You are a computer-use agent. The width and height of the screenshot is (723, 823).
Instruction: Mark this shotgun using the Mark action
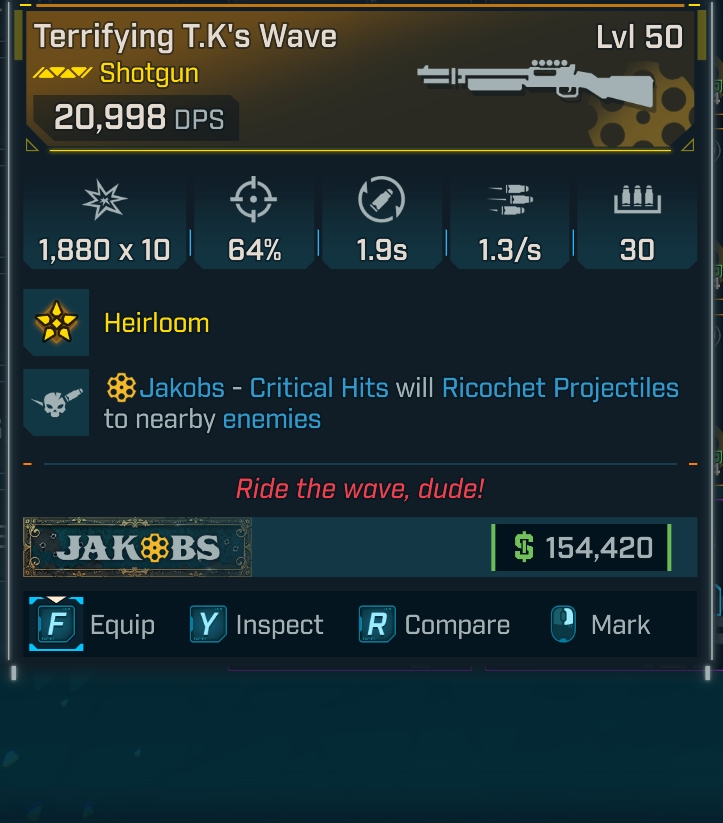tap(600, 626)
